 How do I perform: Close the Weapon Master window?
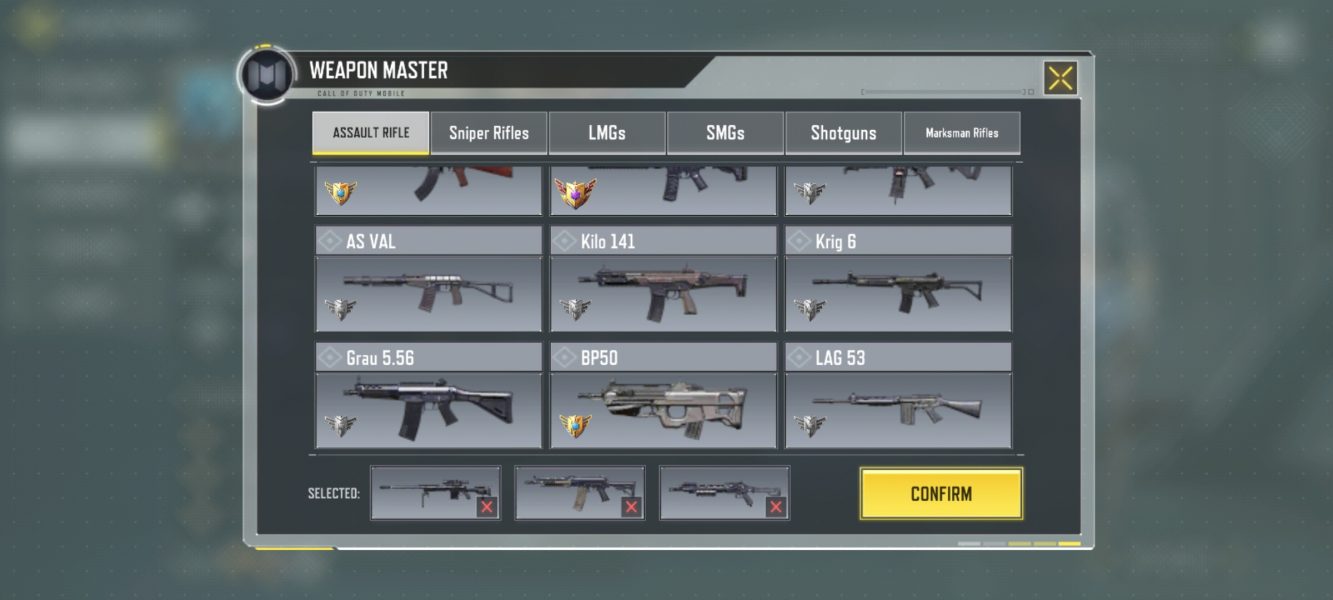[1060, 78]
